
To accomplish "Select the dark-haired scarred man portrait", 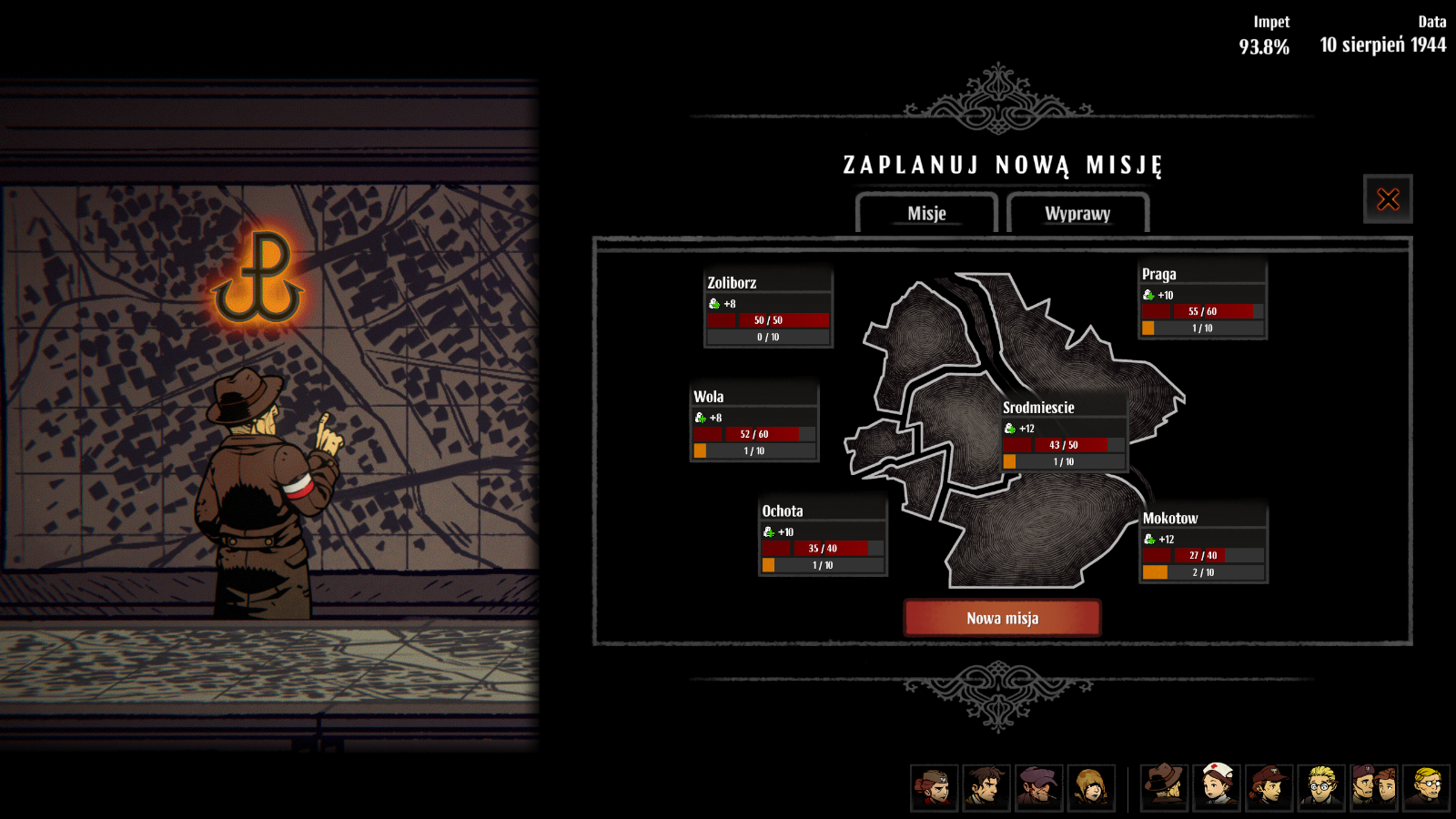I will 986,787.
